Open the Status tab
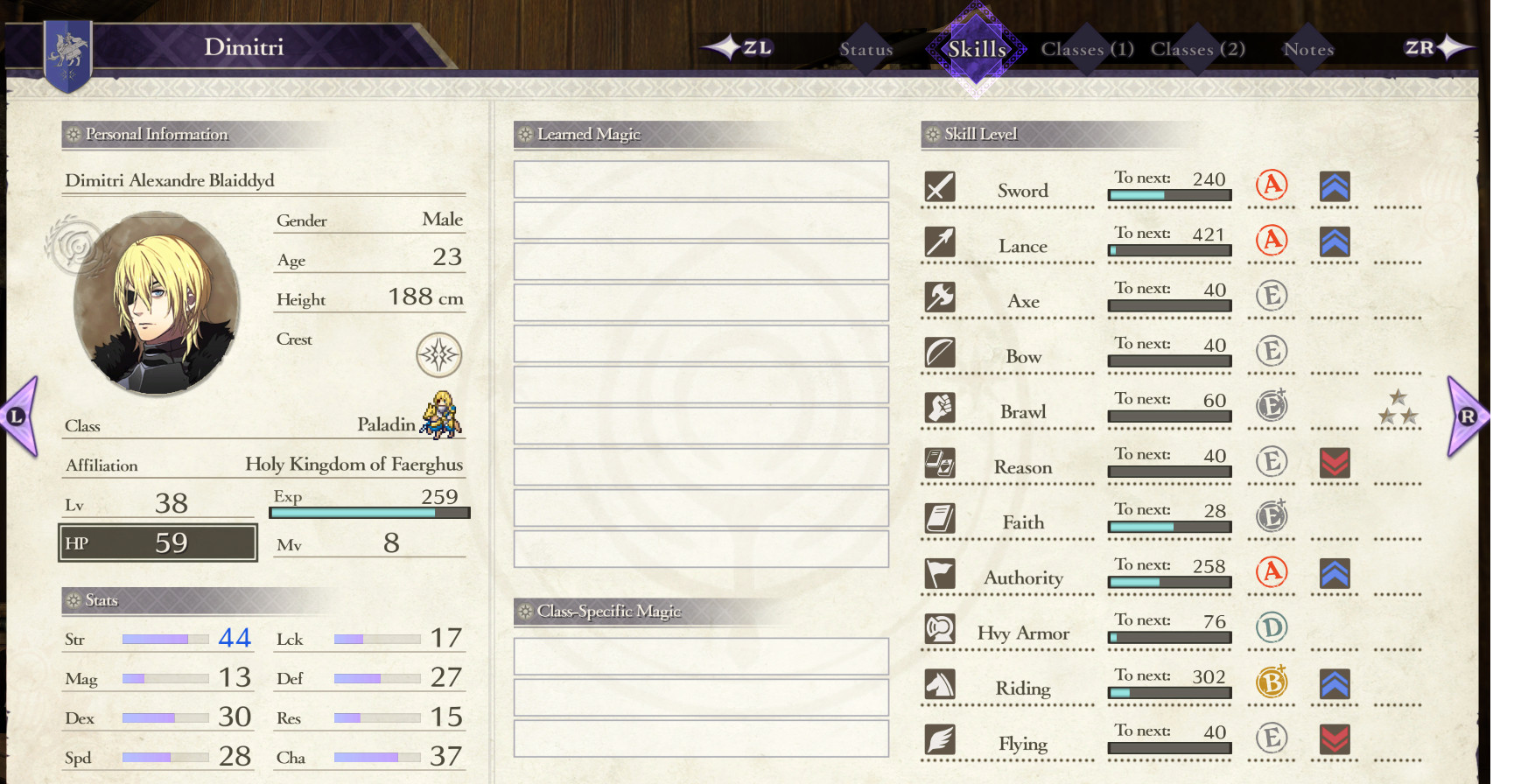This screenshot has height=784, width=1528. coord(866,49)
